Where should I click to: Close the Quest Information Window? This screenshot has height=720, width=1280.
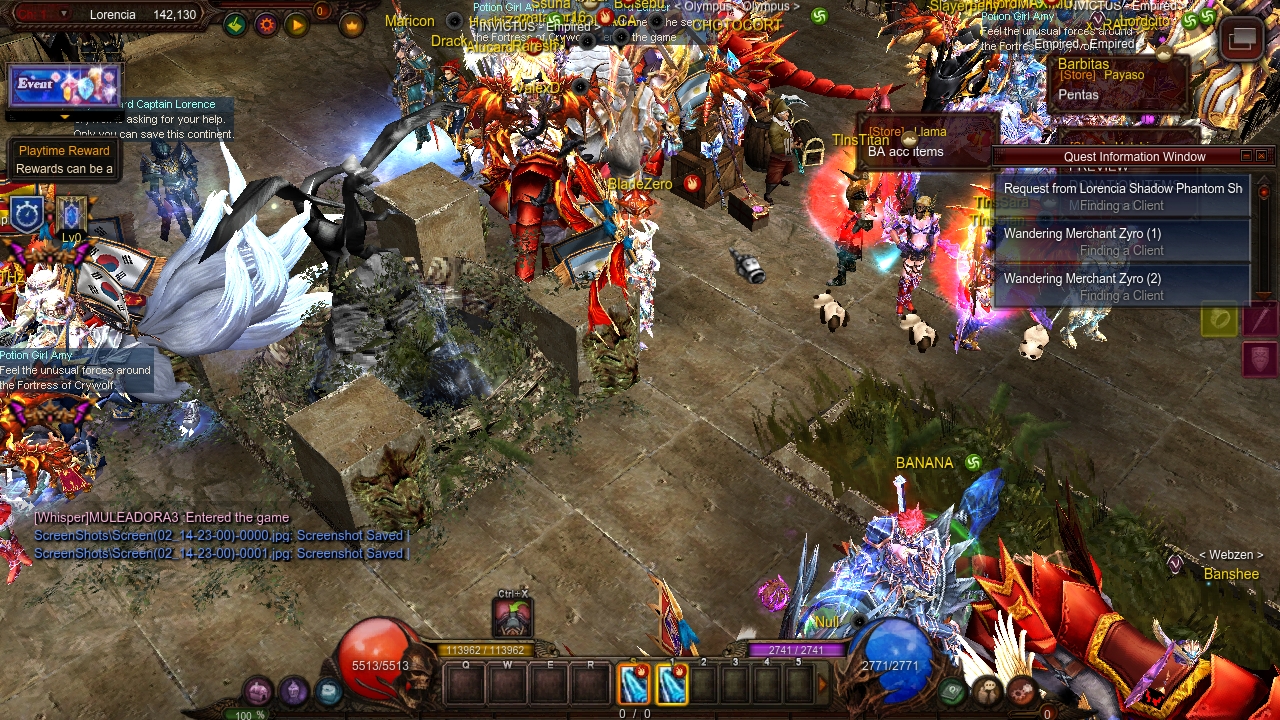tap(1261, 156)
